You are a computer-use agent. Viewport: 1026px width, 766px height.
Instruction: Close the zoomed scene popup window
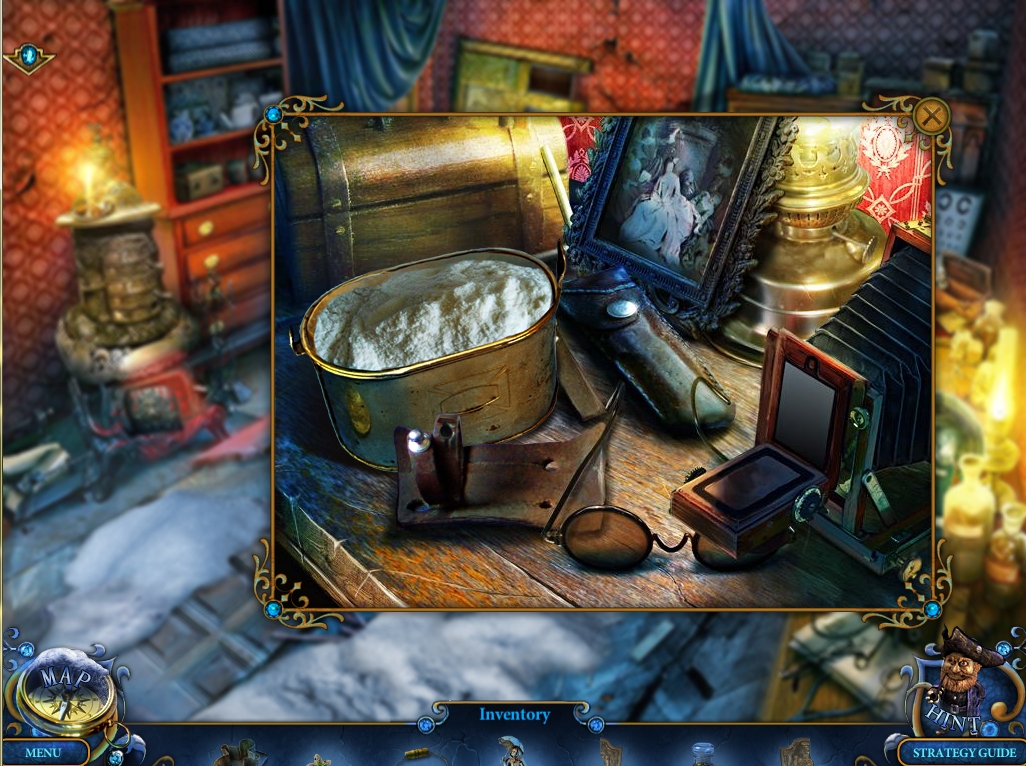(x=931, y=117)
